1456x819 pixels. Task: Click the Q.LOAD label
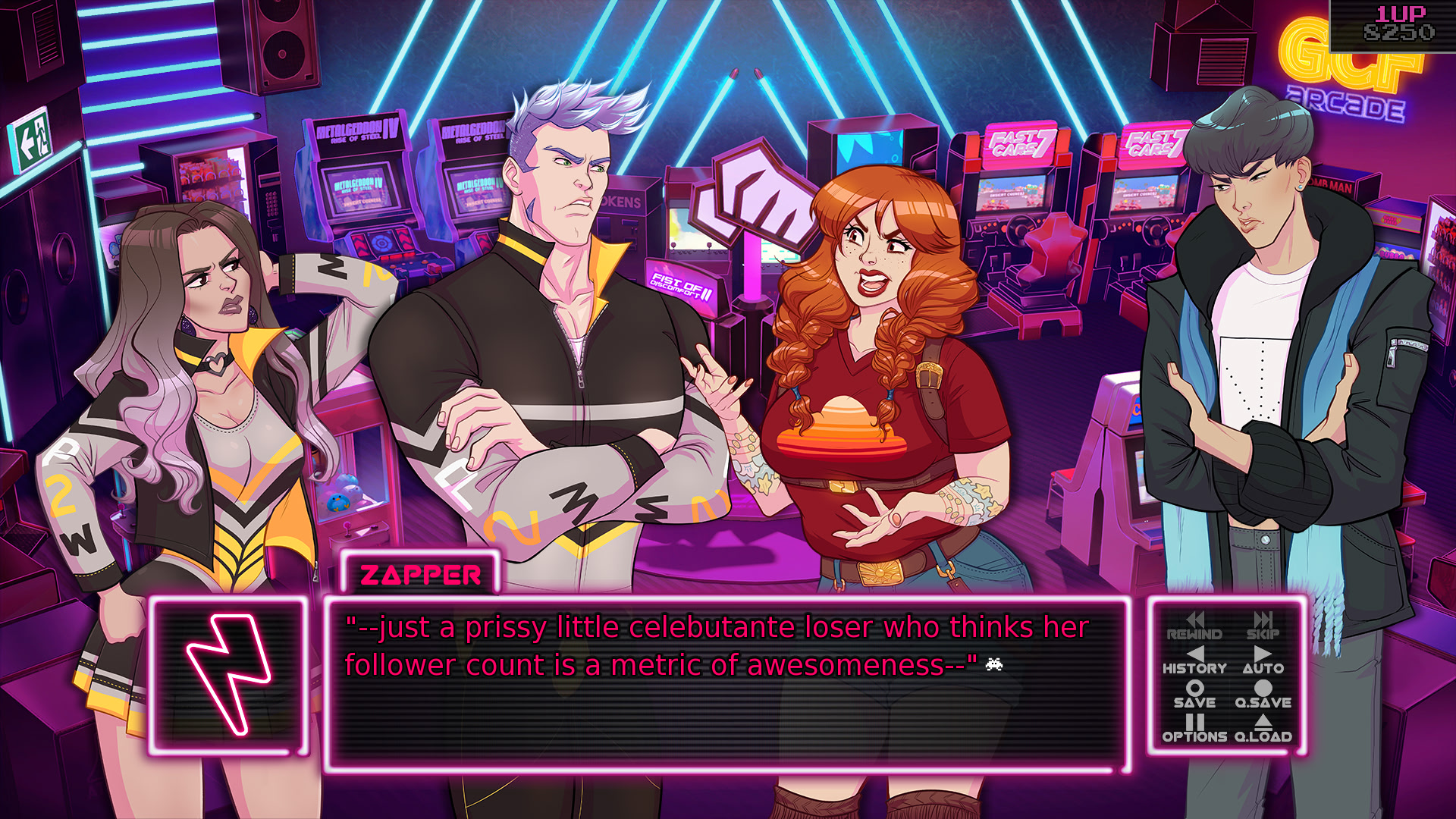point(1265,736)
